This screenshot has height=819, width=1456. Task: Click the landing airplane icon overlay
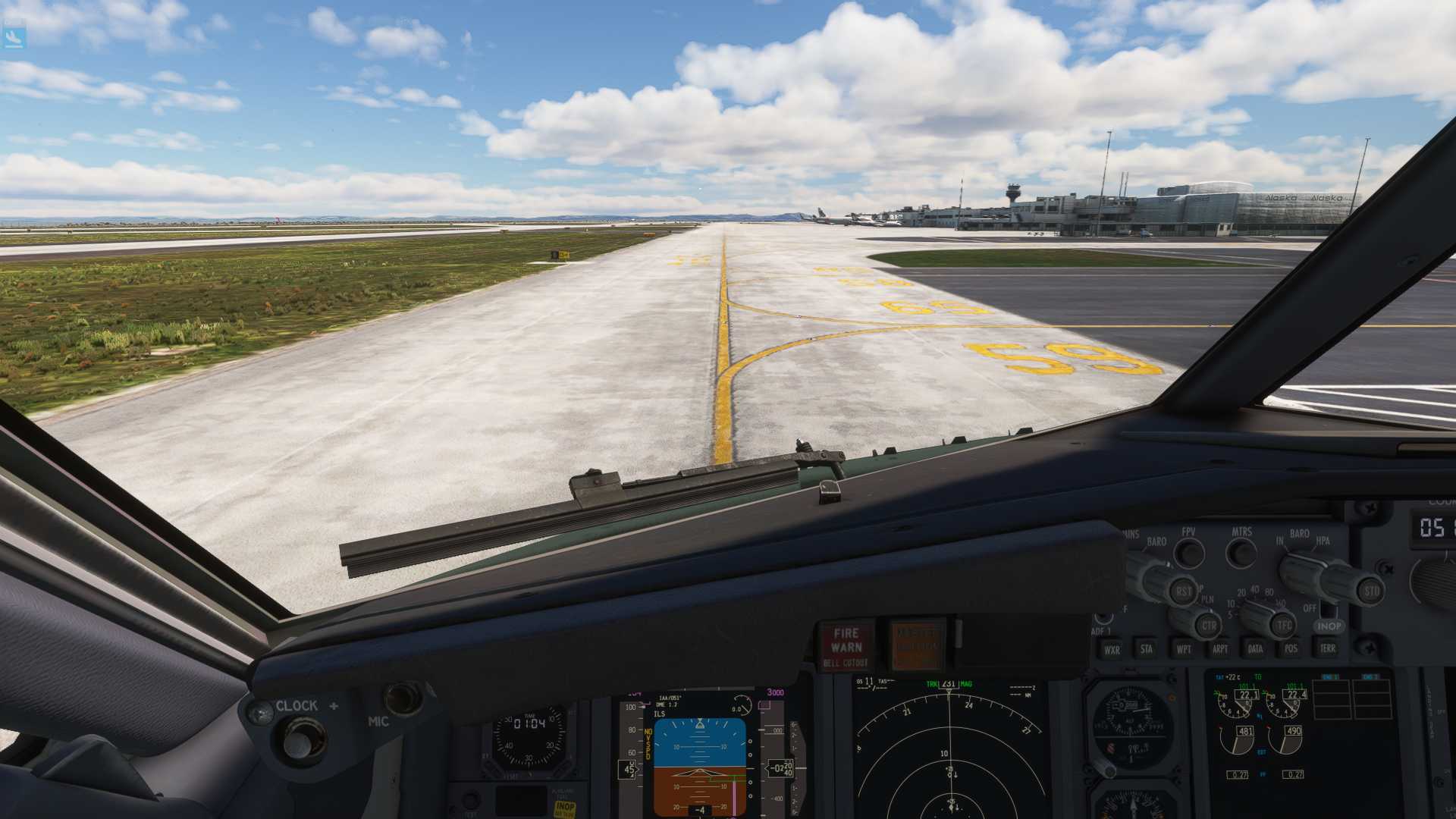click(14, 36)
